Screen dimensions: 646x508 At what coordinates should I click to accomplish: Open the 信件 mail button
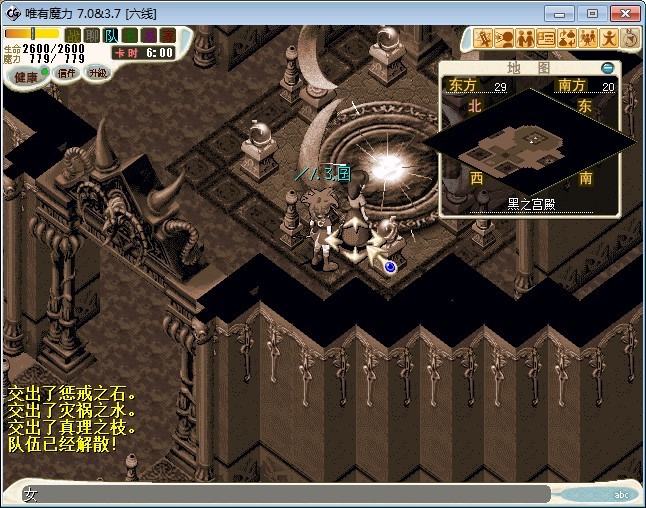67,72
